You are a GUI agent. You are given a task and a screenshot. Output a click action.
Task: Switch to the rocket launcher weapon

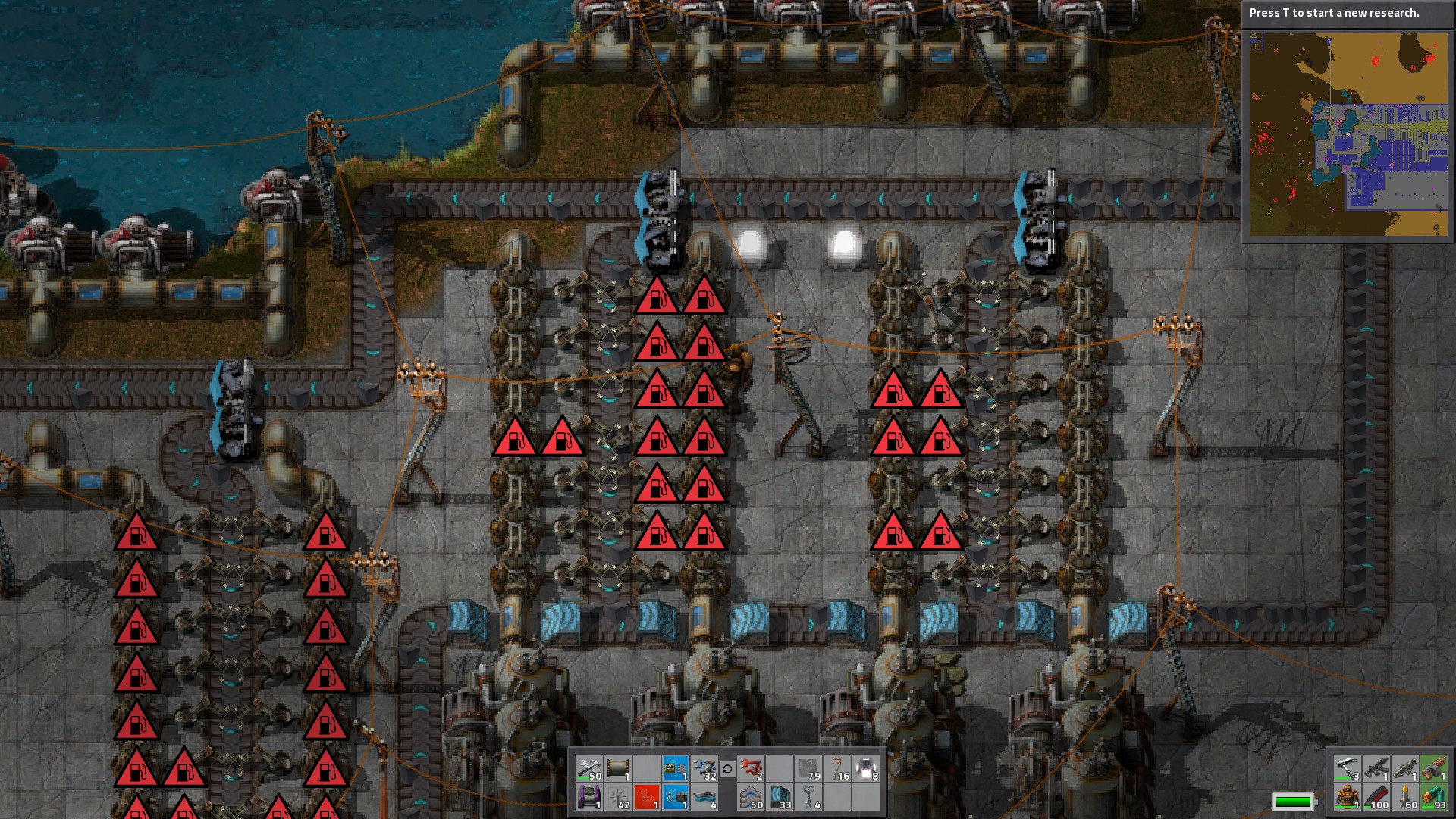[1405, 768]
